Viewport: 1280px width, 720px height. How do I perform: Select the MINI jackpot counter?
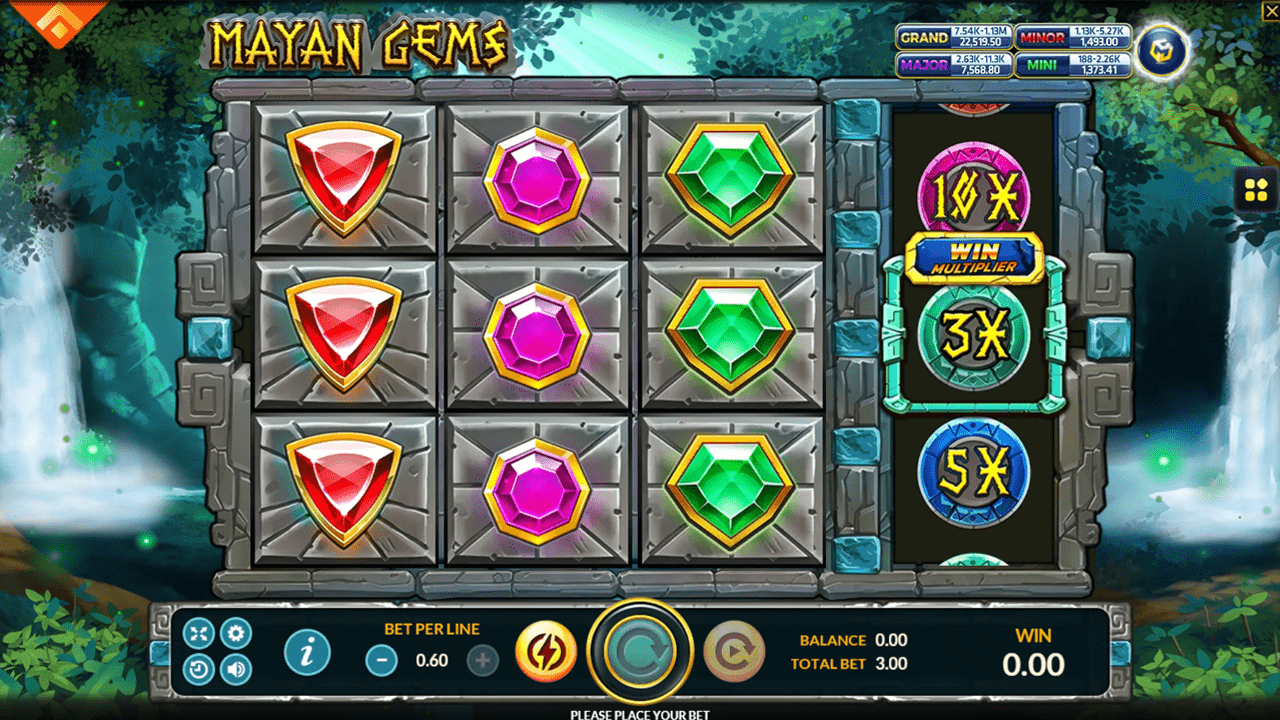(1075, 66)
